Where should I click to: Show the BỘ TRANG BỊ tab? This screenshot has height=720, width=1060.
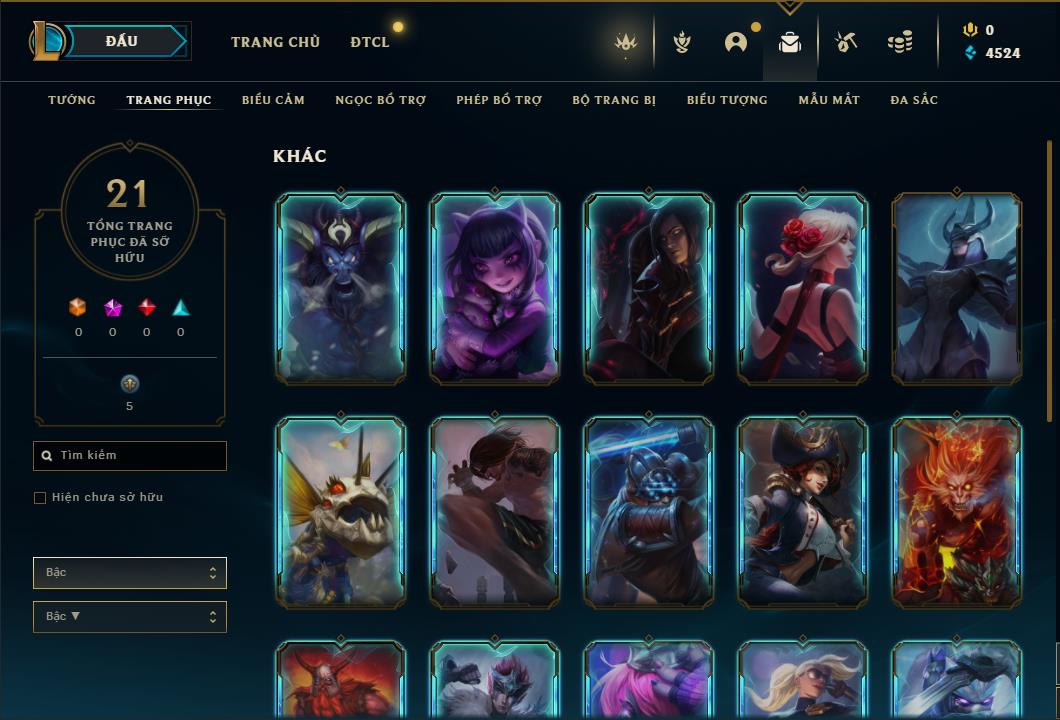click(x=614, y=100)
